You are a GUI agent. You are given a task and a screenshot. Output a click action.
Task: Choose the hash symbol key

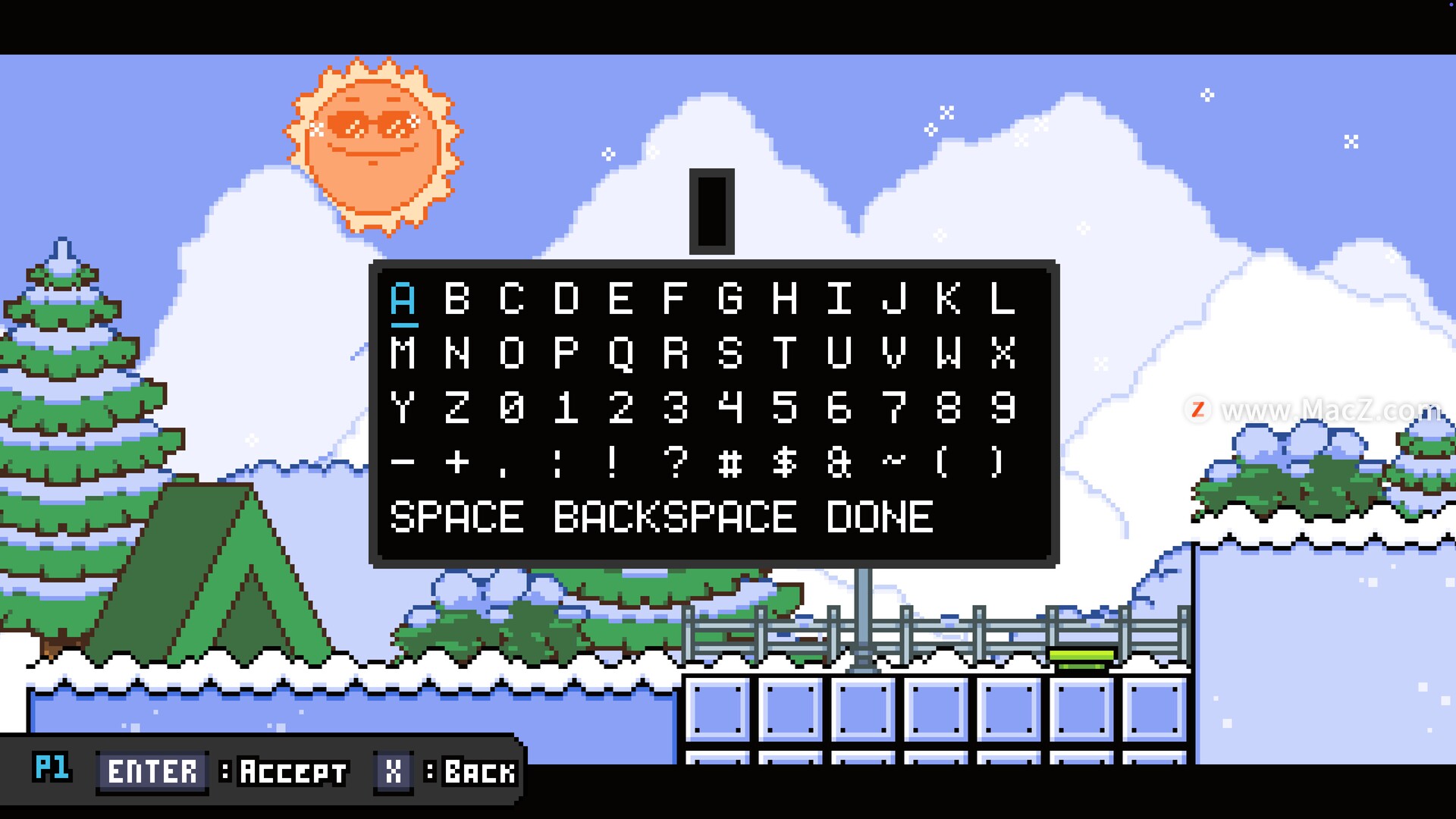[730, 462]
